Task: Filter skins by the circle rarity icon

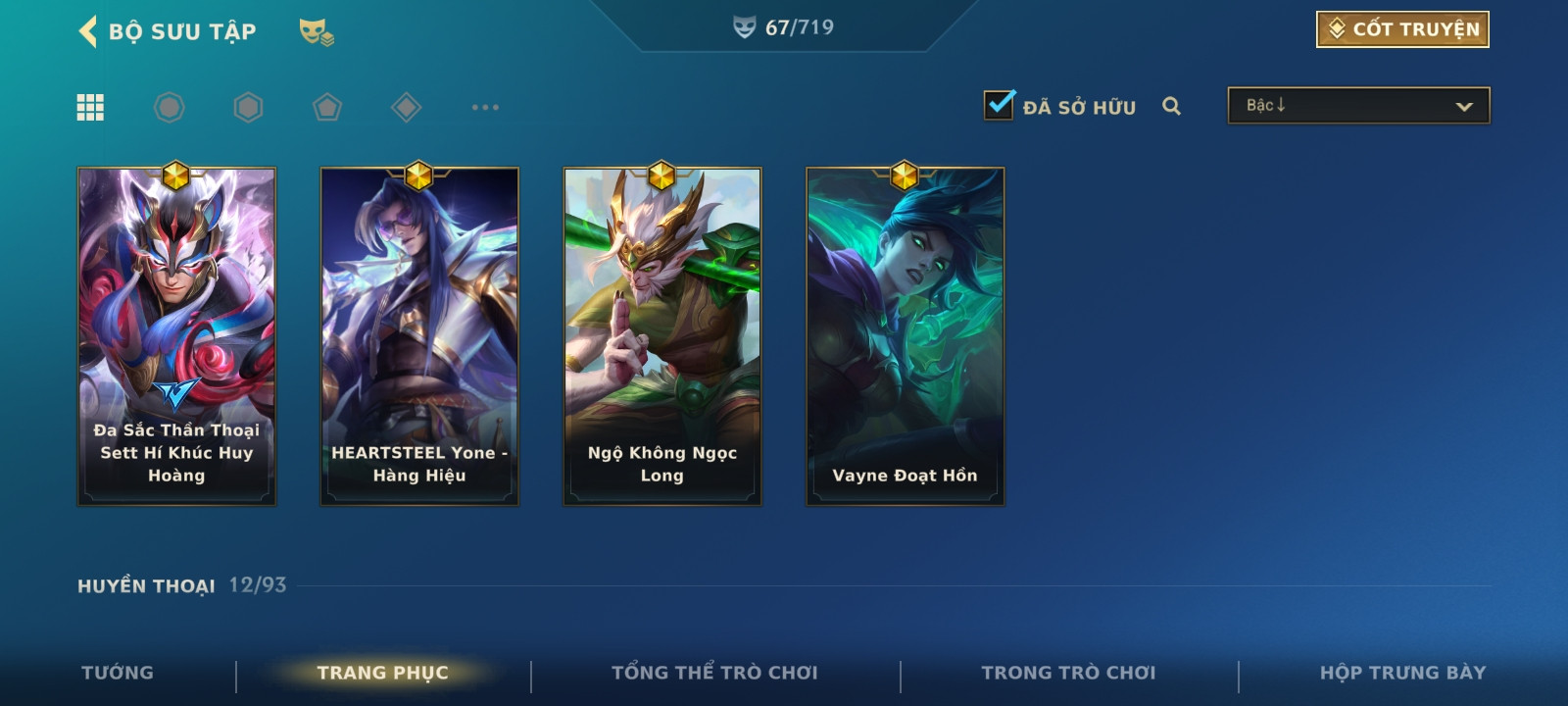Action: 170,107
